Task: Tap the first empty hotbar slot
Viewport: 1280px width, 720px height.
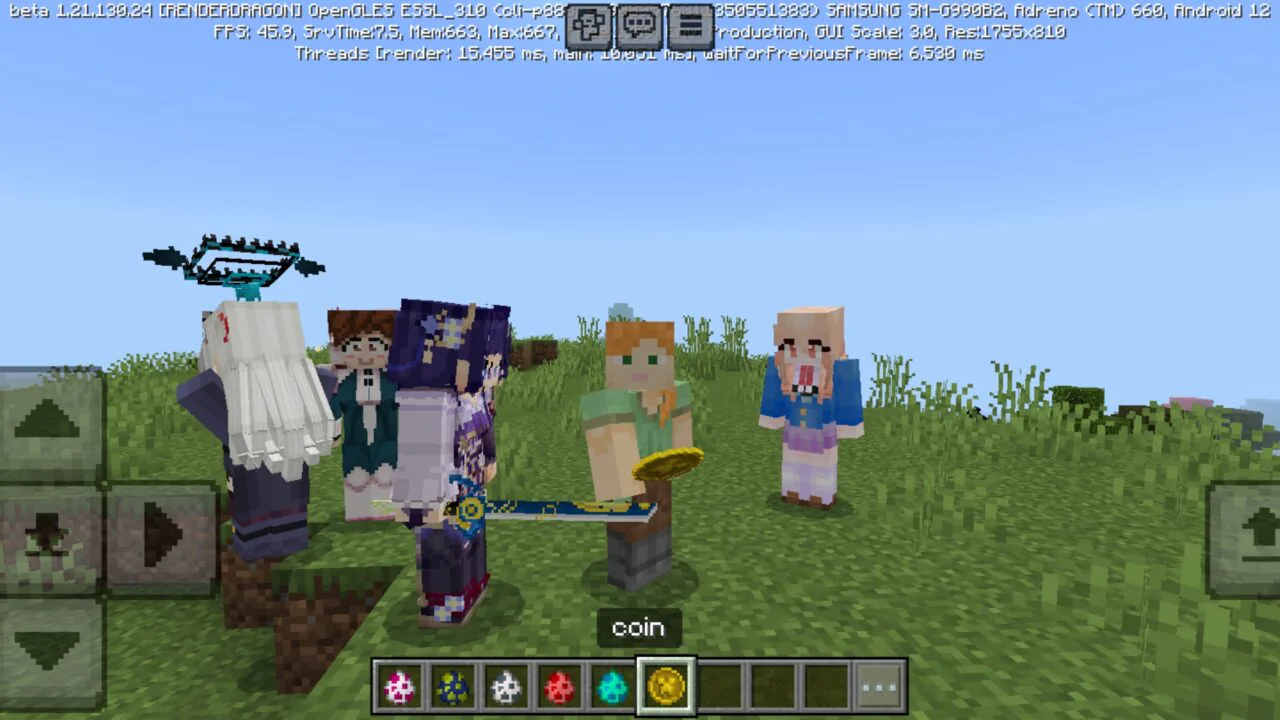Action: pos(720,685)
